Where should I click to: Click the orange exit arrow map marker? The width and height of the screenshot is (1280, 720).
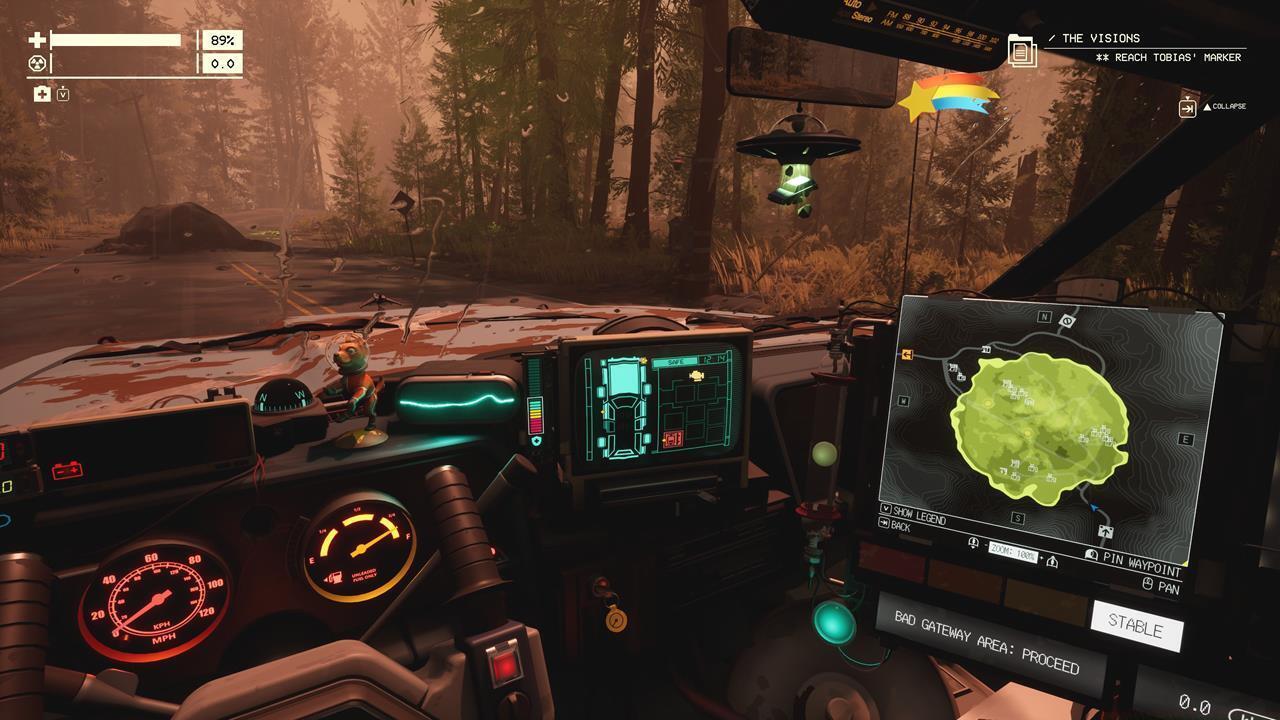pyautogui.click(x=909, y=354)
